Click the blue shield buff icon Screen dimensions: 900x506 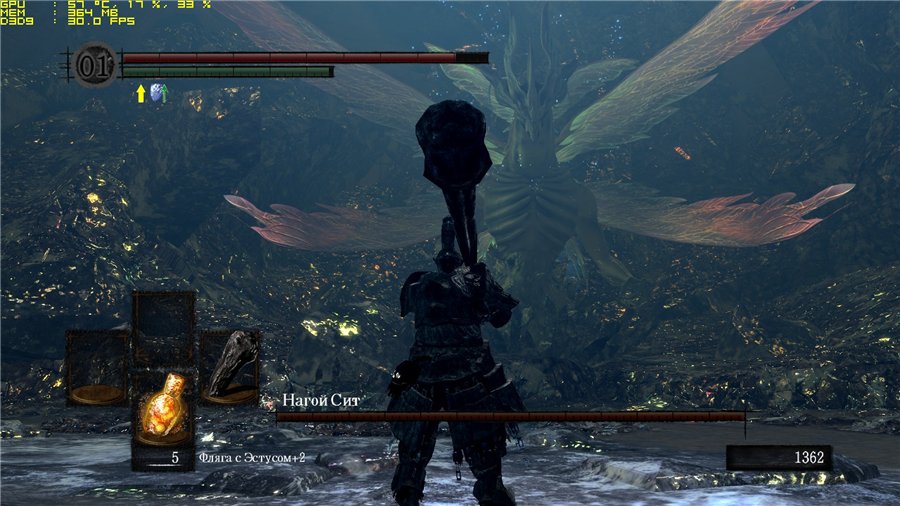[158, 93]
